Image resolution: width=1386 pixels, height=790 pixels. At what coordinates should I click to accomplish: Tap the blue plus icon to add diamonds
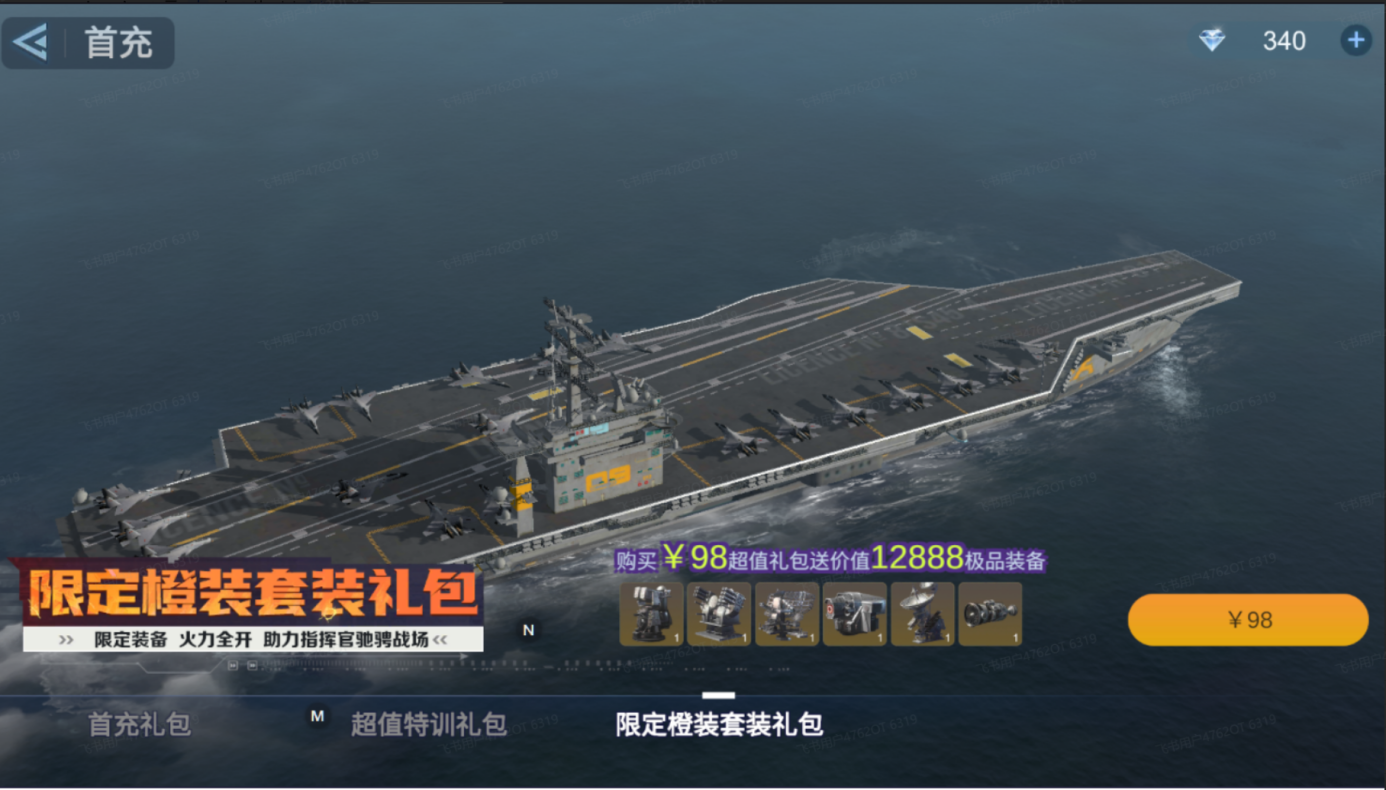pyautogui.click(x=1355, y=40)
